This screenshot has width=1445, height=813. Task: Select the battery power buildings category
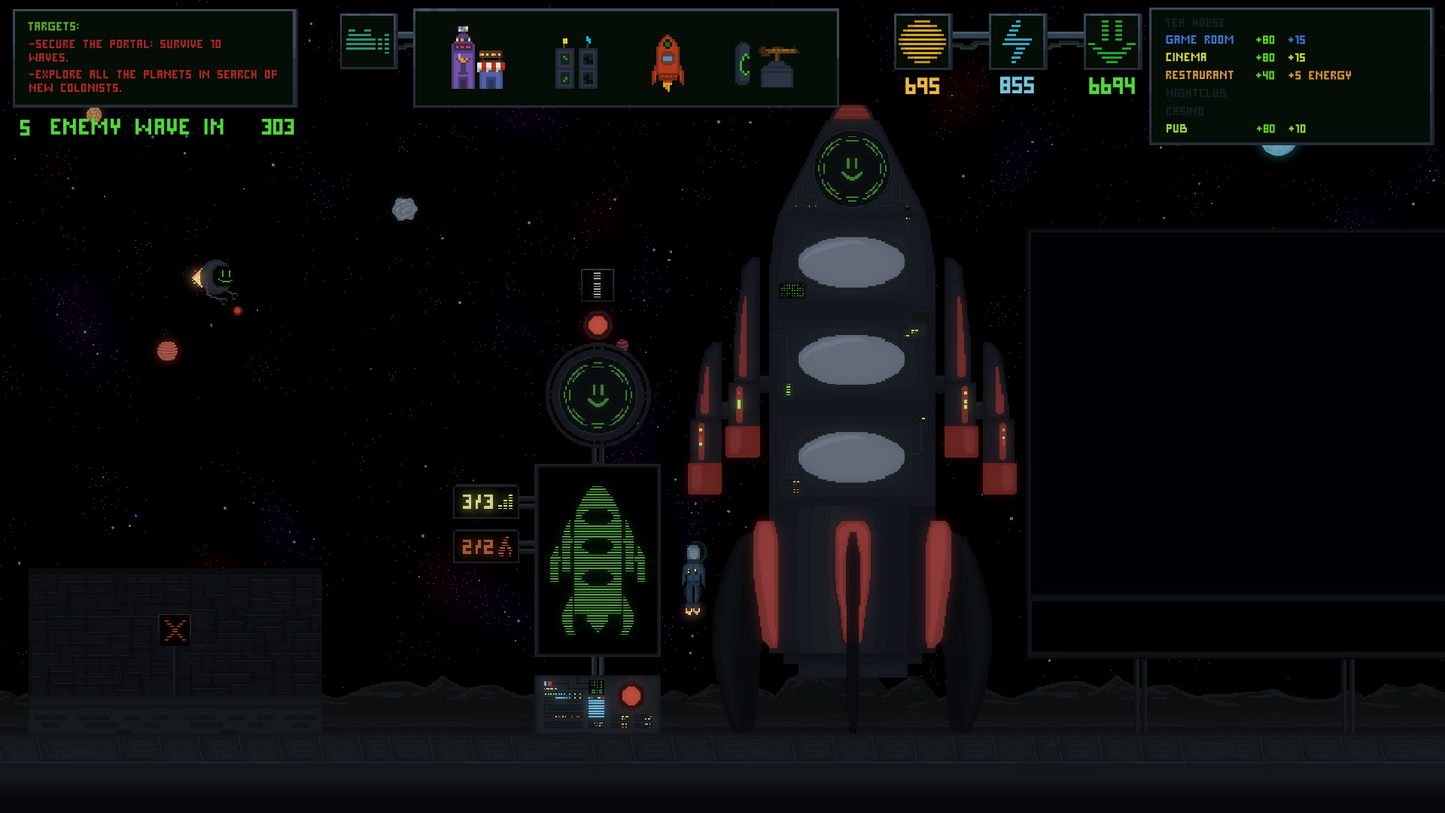click(x=576, y=65)
